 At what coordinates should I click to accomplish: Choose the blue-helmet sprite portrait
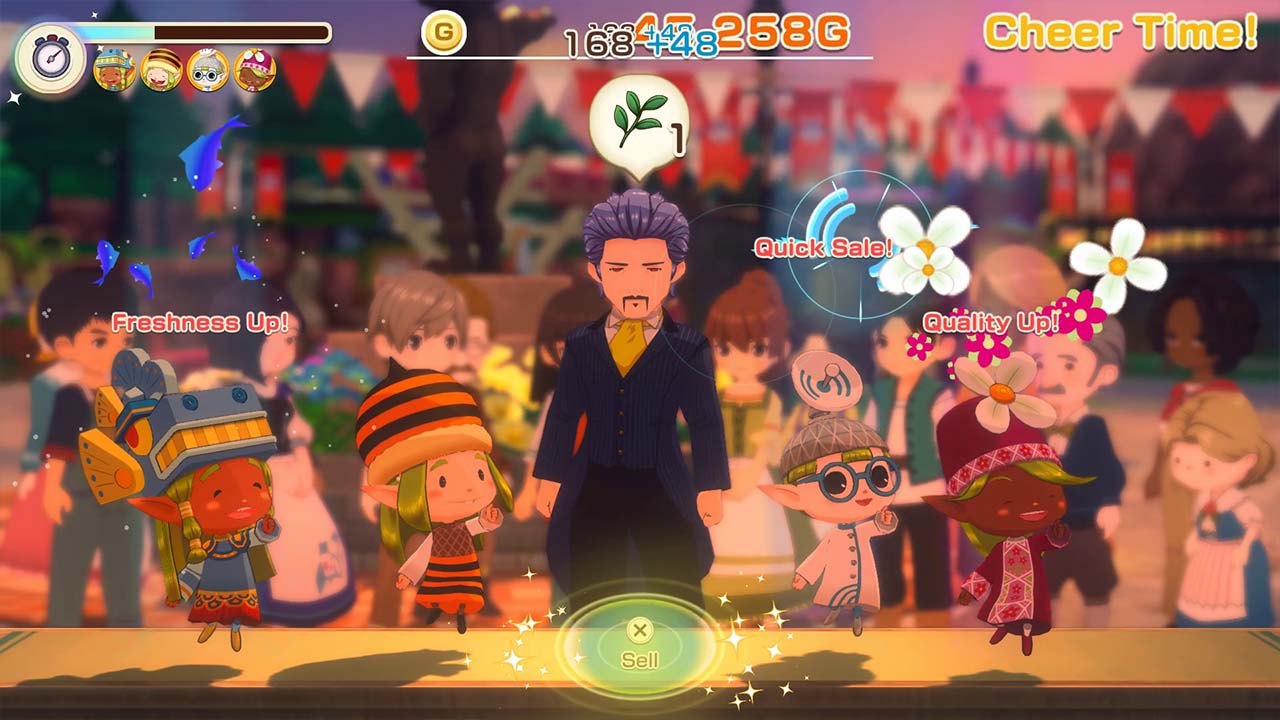[x=114, y=70]
